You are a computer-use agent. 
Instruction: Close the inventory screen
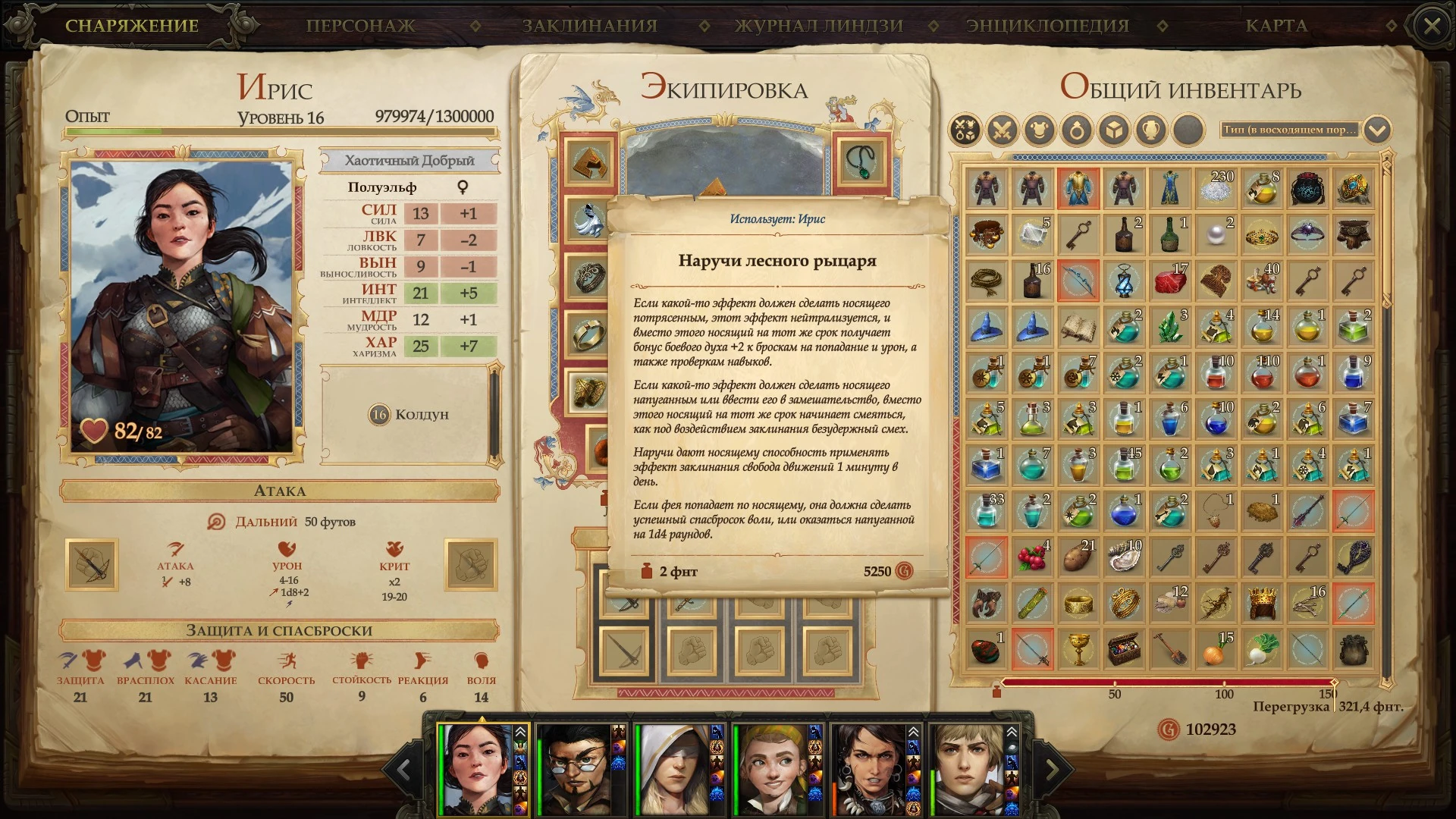click(1432, 27)
